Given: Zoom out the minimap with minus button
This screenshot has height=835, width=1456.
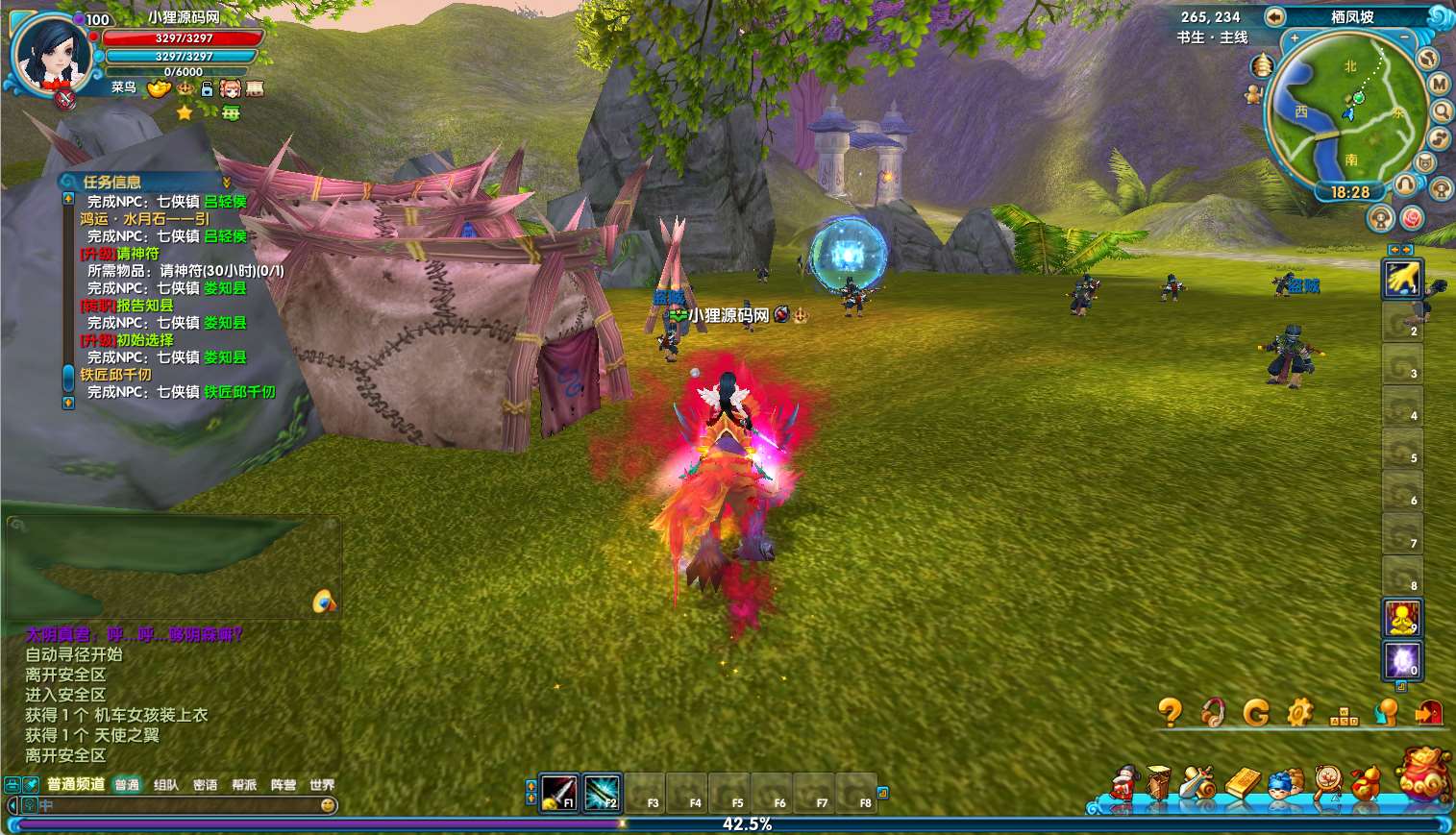Looking at the screenshot, I should point(1404,38).
